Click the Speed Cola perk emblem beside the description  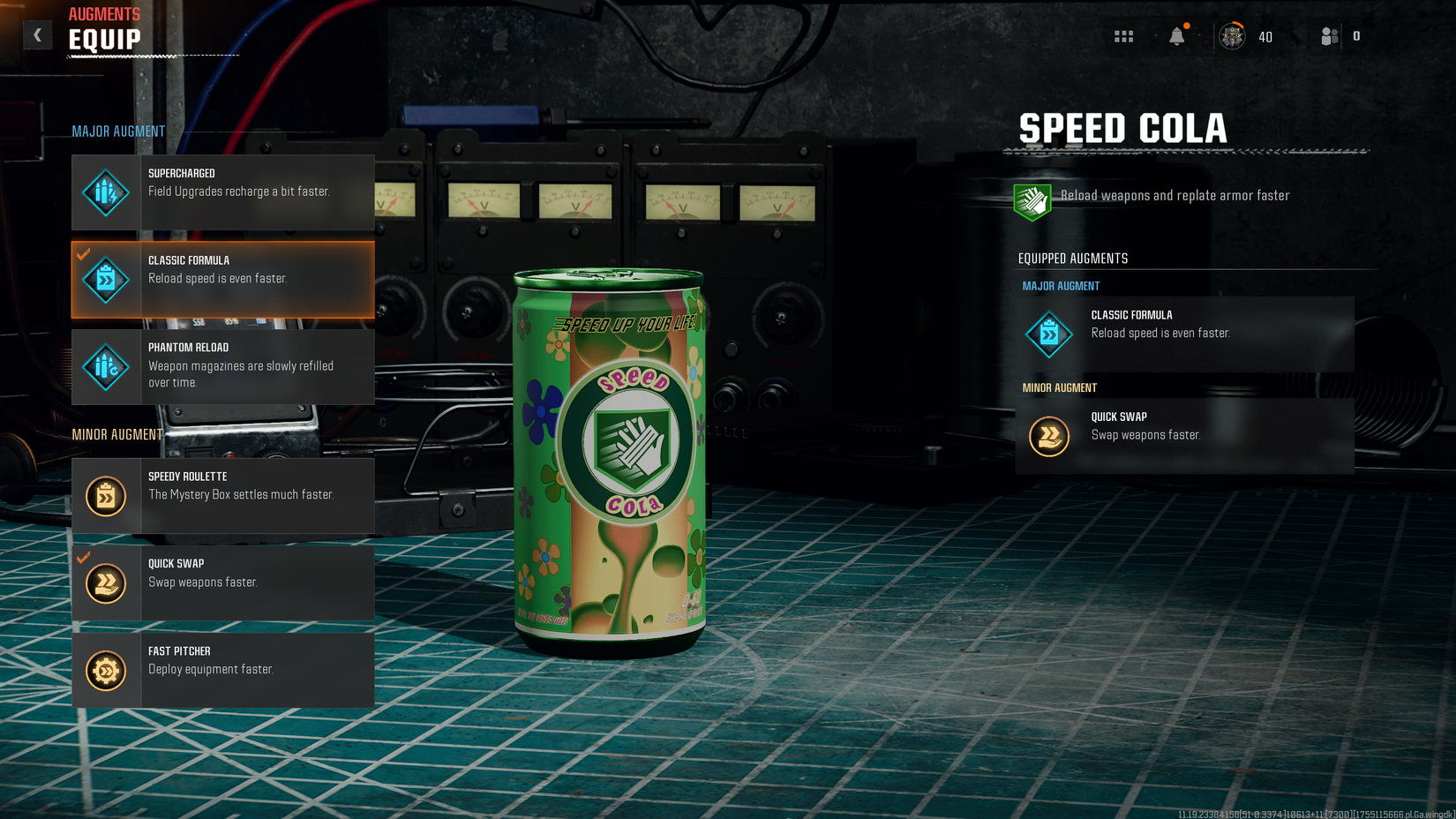(x=1032, y=200)
